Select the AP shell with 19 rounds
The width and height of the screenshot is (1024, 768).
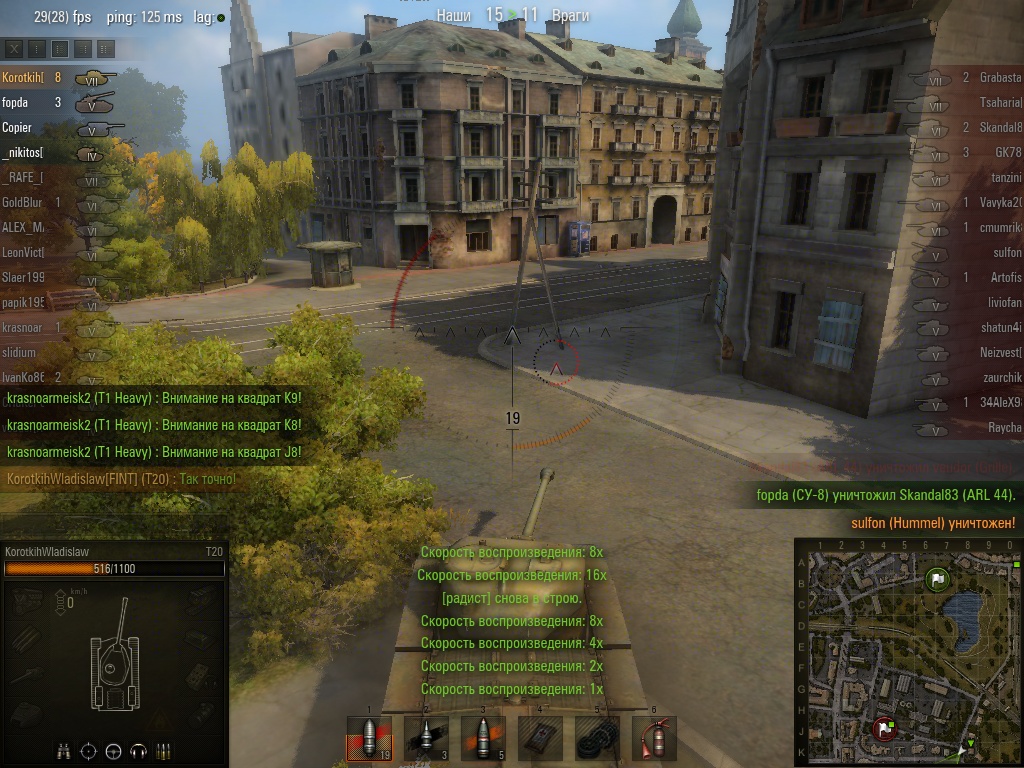pyautogui.click(x=369, y=739)
